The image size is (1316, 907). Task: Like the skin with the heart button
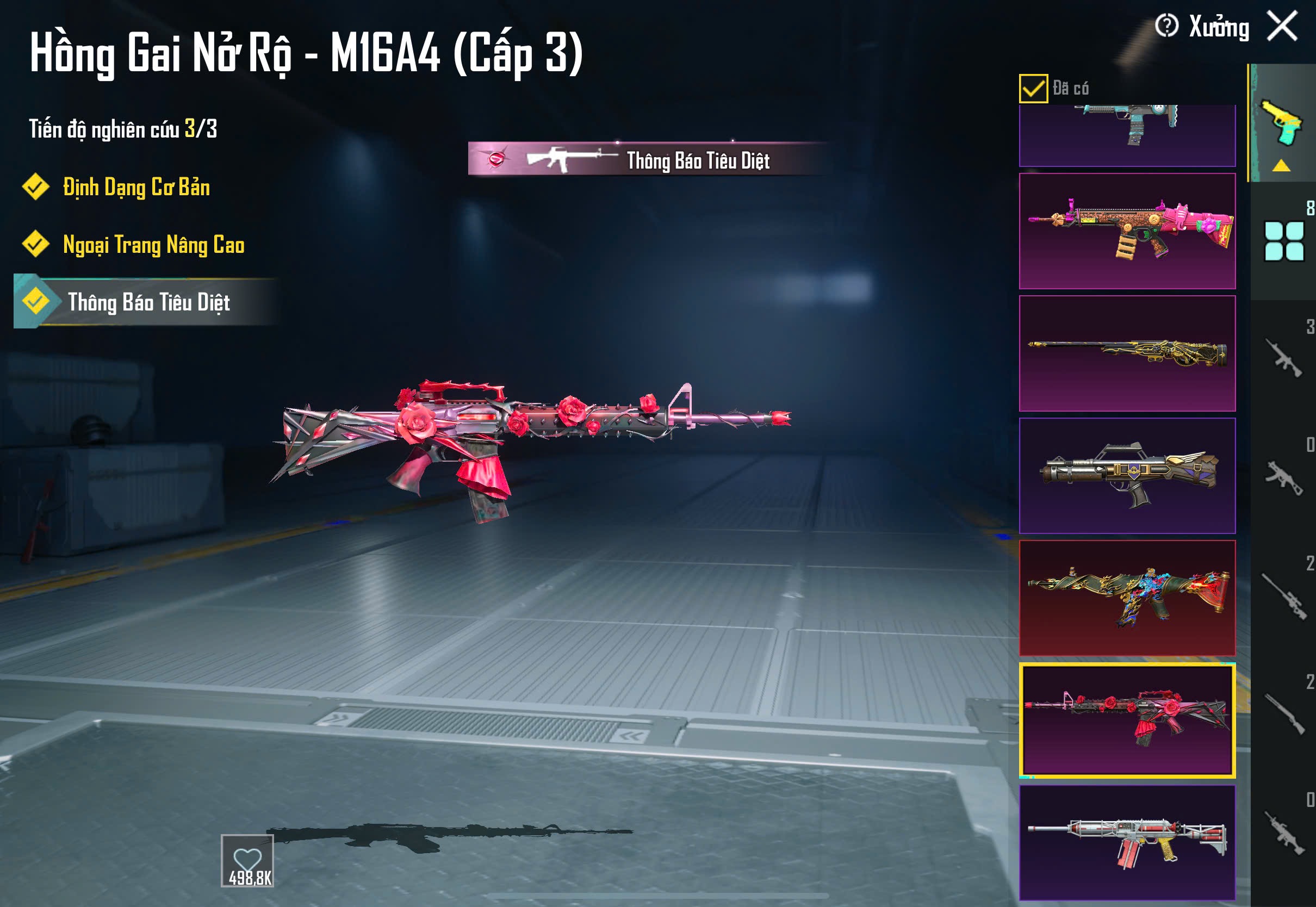point(248,860)
